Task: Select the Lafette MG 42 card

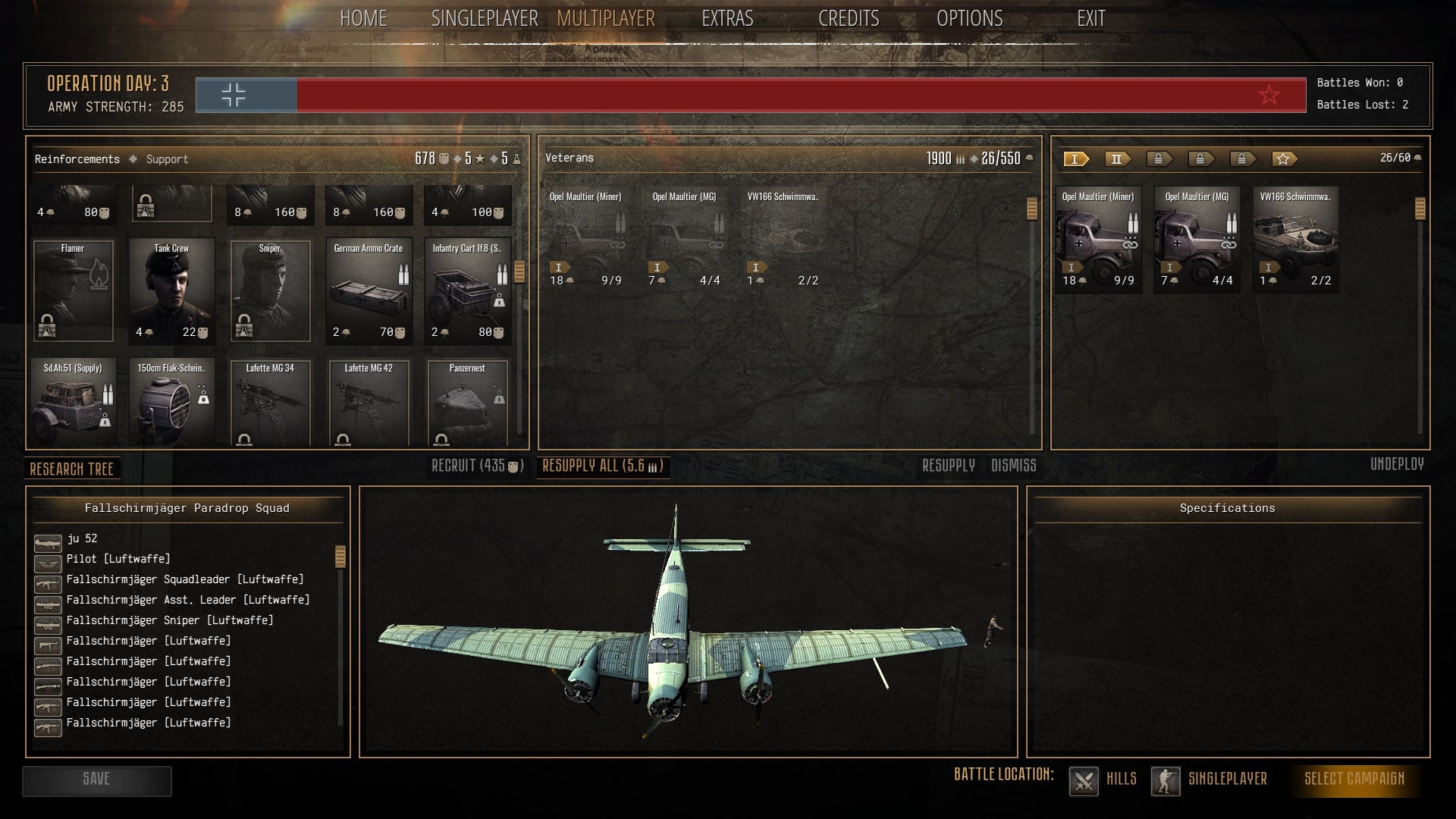Action: [369, 402]
